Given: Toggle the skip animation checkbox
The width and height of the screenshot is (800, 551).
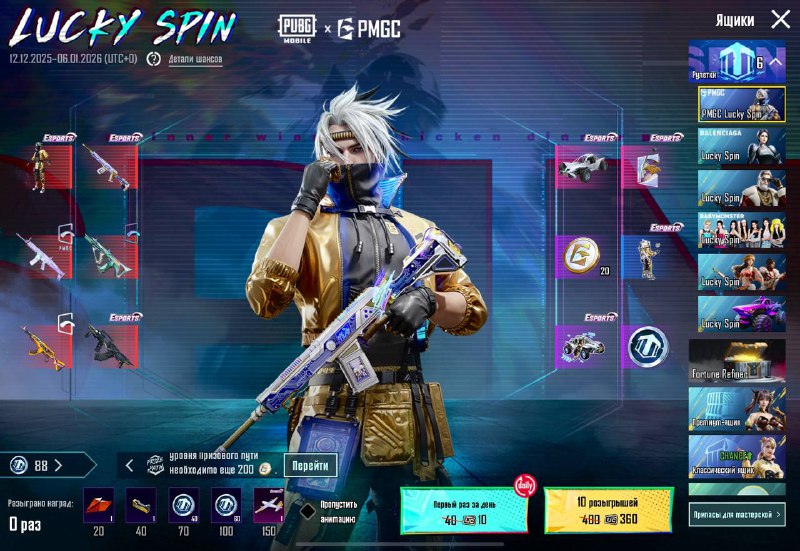Looking at the screenshot, I should coord(308,510).
